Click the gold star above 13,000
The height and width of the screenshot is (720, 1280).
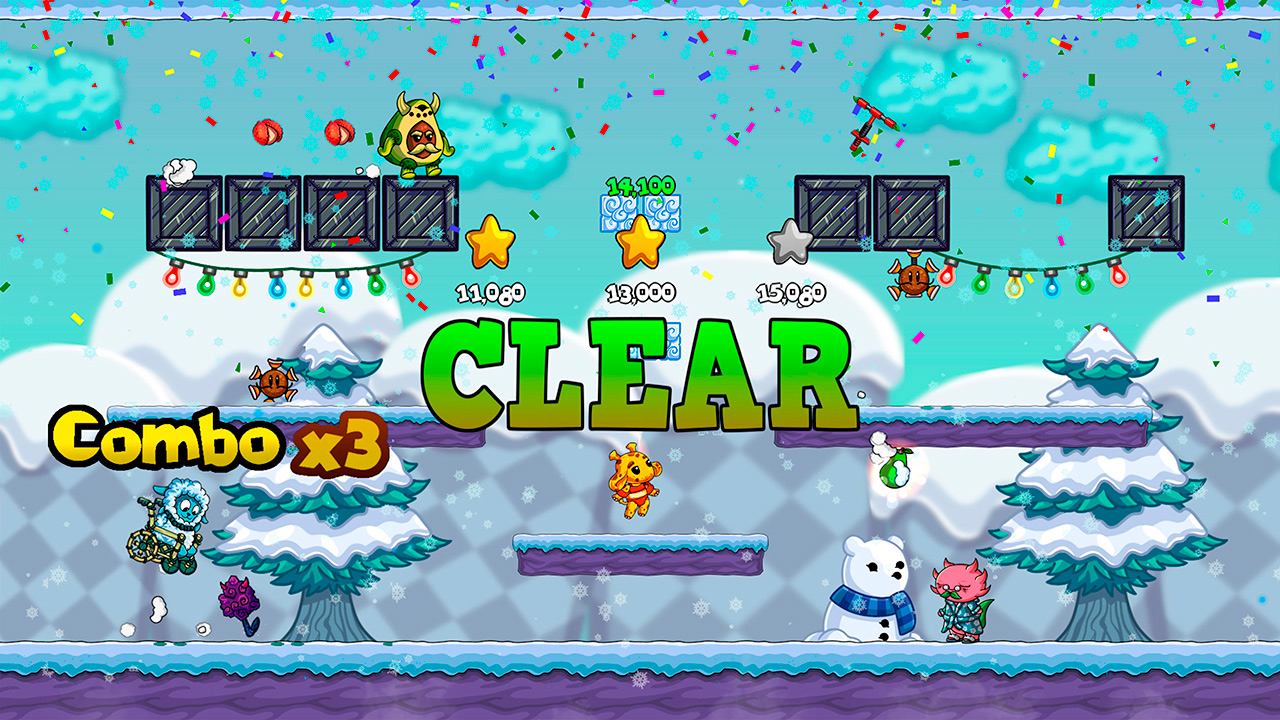[640, 242]
